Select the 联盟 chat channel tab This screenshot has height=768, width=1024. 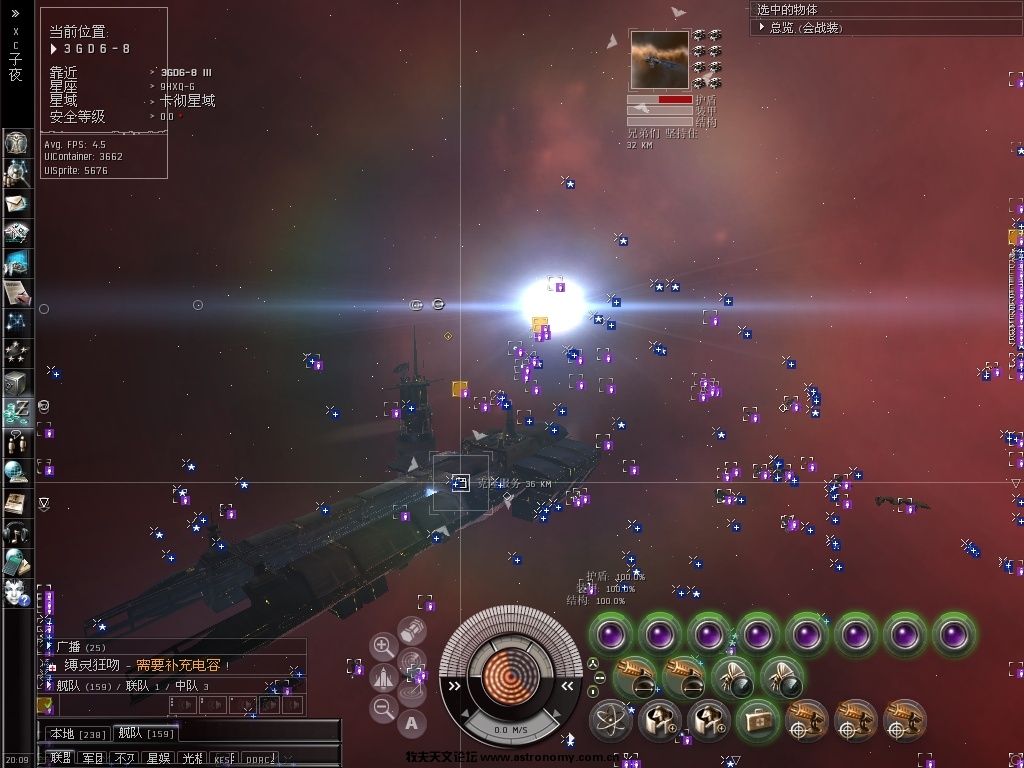click(61, 759)
